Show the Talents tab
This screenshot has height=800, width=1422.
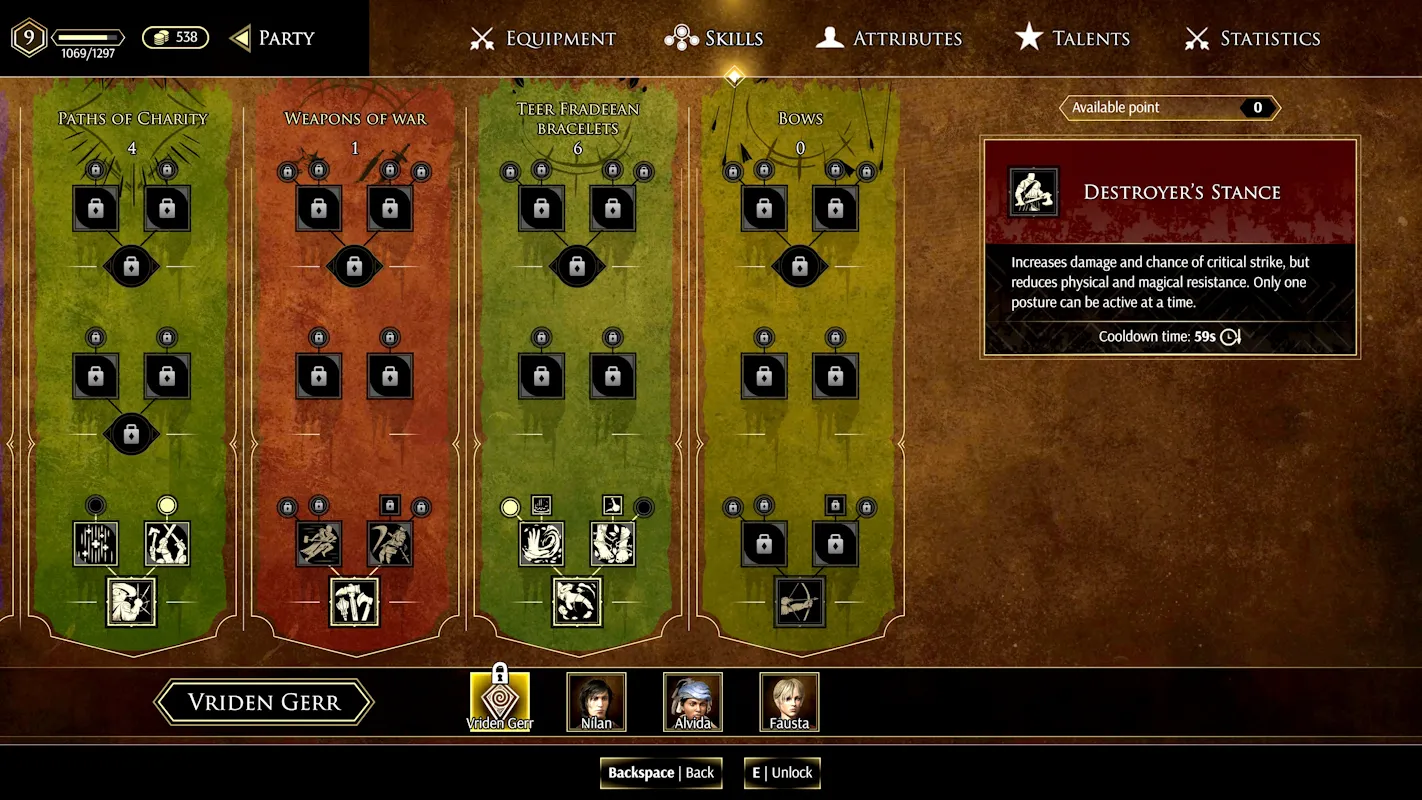[1072, 39]
